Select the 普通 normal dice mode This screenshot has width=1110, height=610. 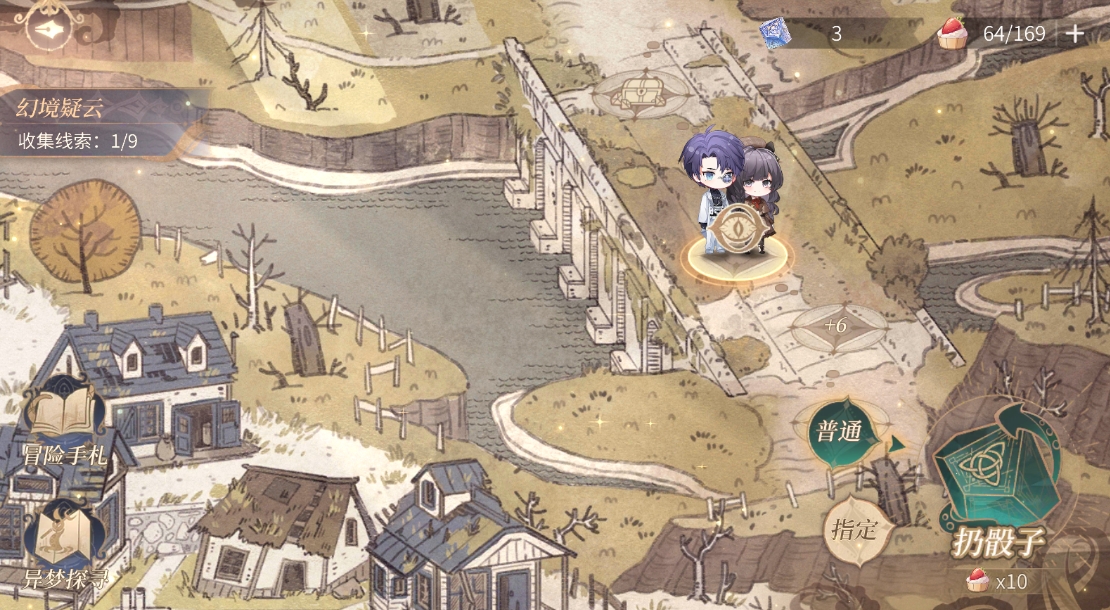click(x=841, y=434)
